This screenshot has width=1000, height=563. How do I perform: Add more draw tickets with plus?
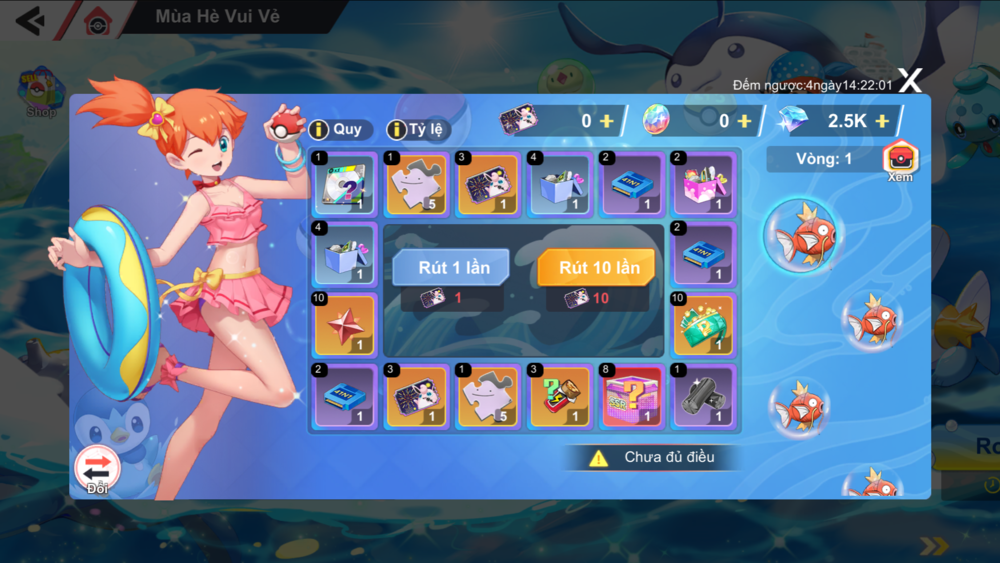click(606, 121)
